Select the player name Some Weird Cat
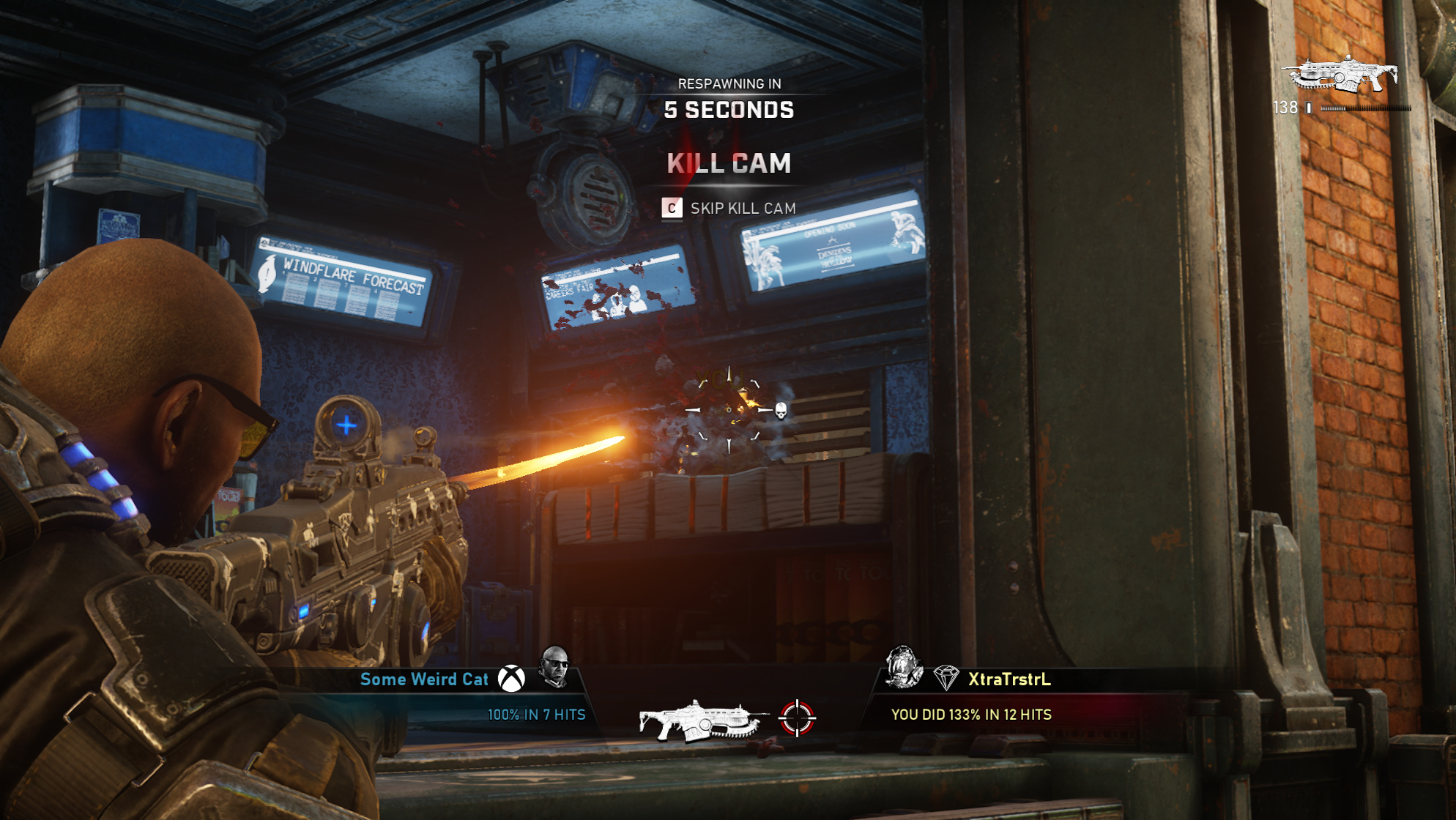 coord(424,679)
